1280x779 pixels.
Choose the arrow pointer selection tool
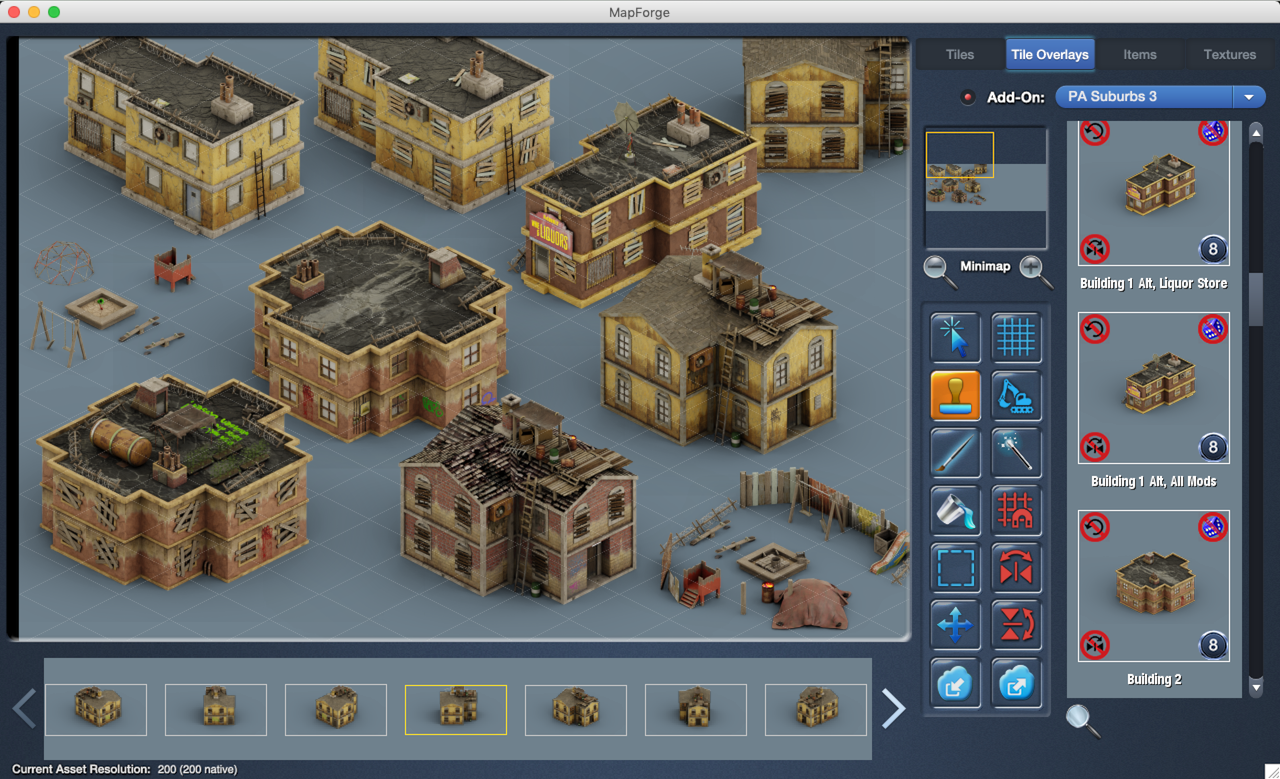click(955, 338)
